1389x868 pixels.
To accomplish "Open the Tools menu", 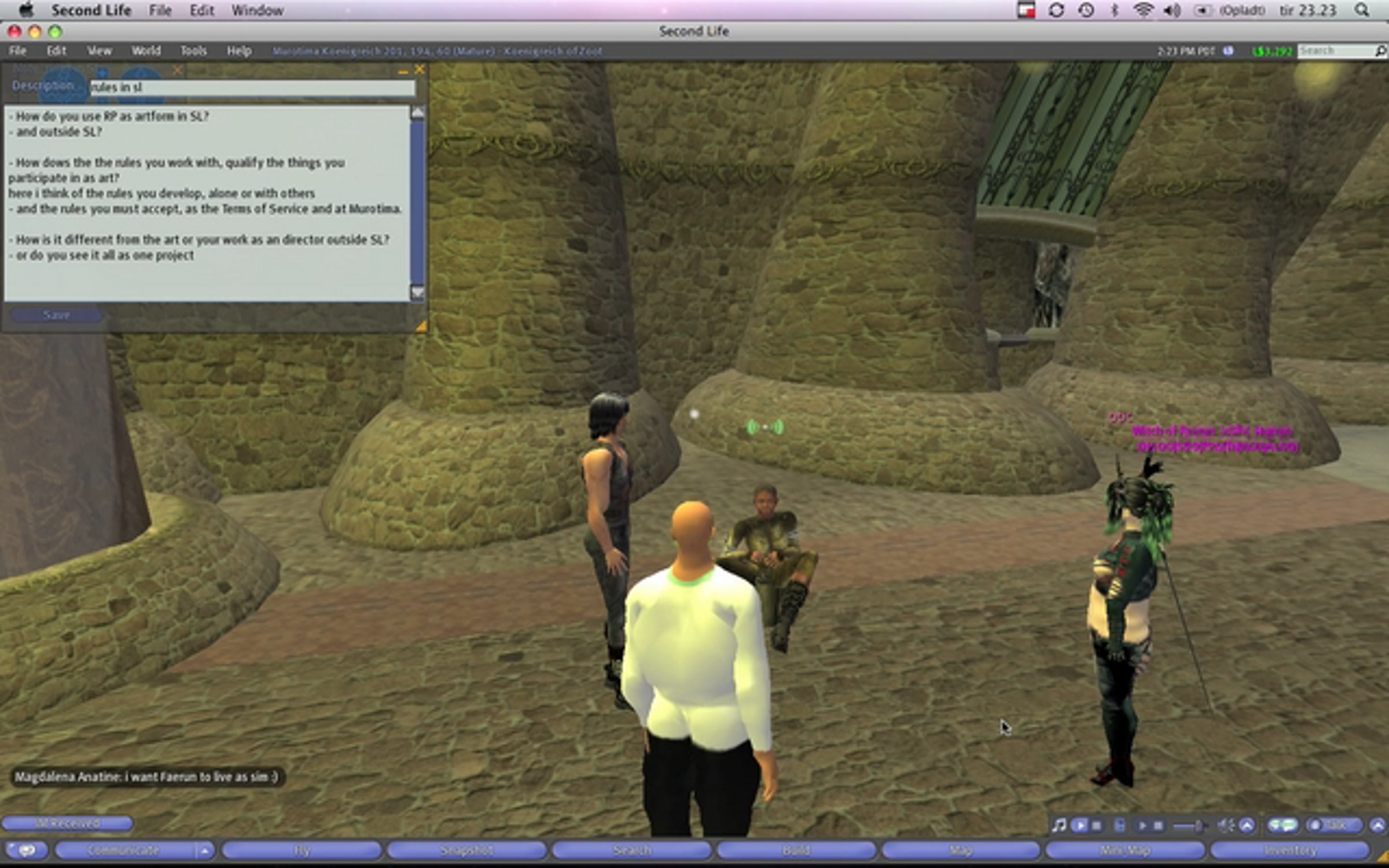I will [x=193, y=51].
